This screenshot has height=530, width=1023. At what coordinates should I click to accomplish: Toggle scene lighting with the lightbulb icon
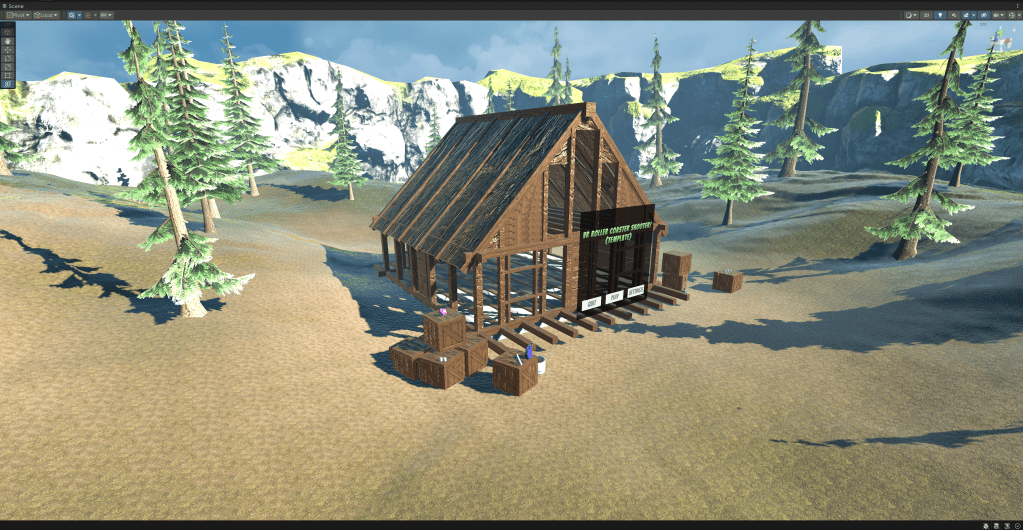click(940, 15)
